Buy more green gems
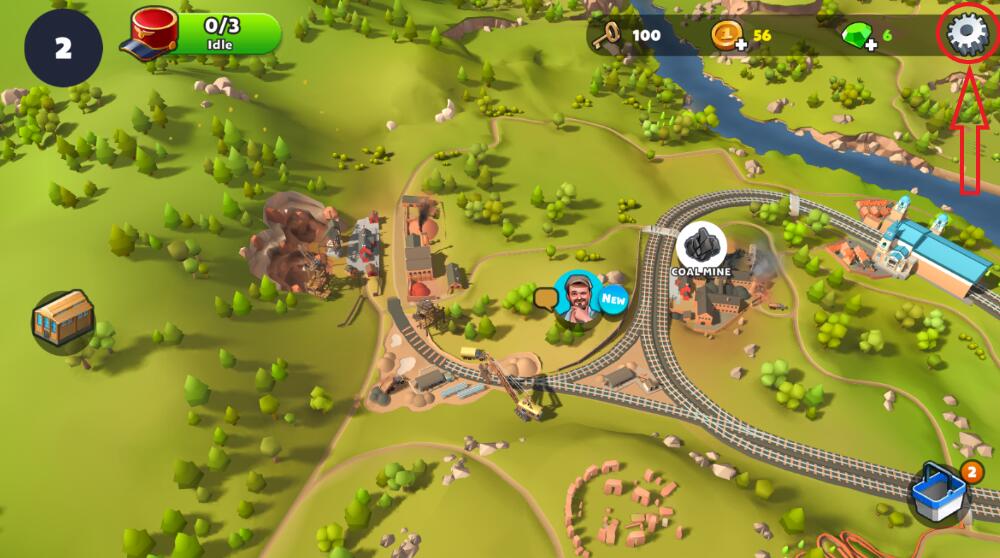 click(x=858, y=37)
